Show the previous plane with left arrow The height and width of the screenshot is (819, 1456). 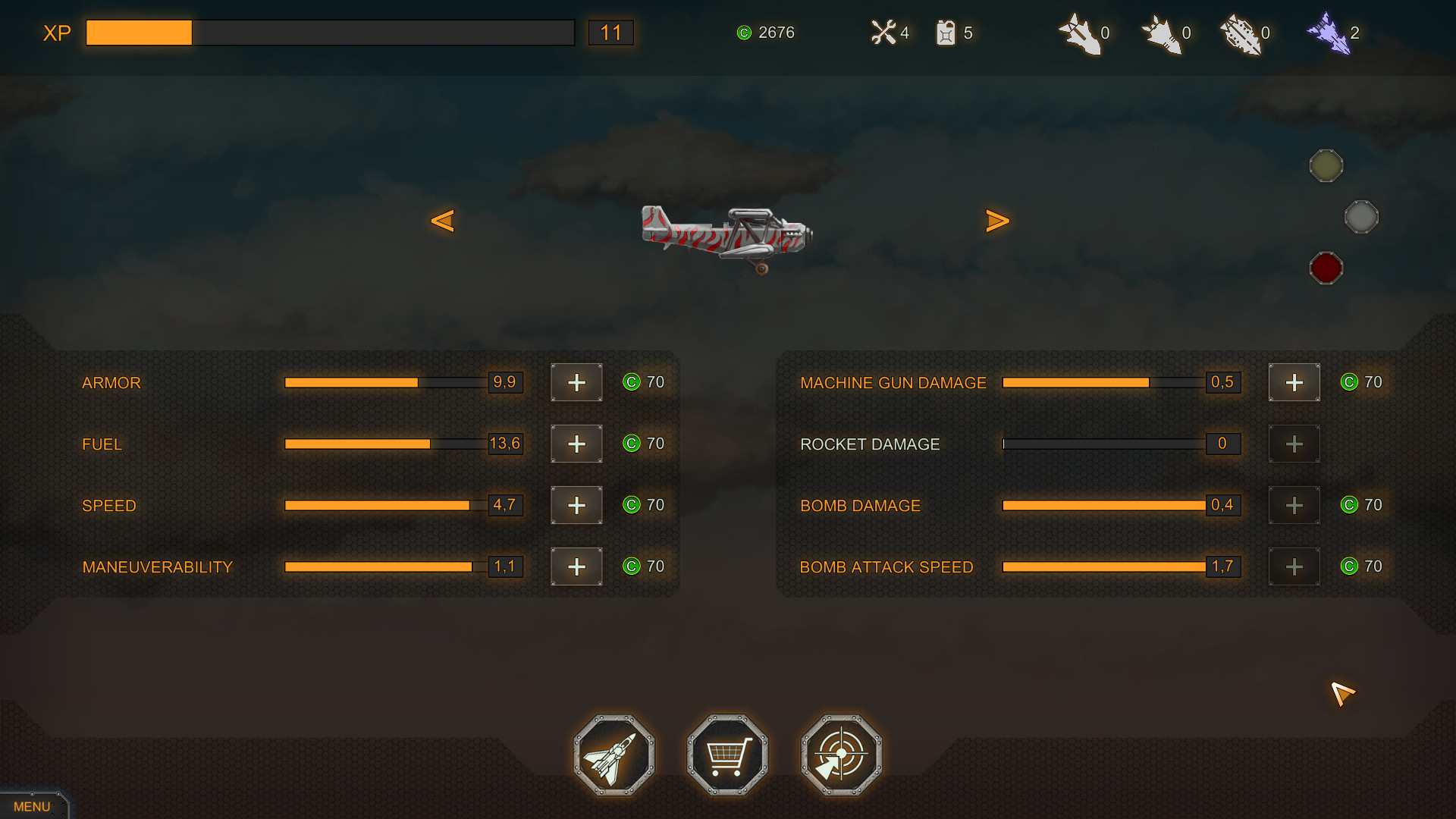click(444, 221)
